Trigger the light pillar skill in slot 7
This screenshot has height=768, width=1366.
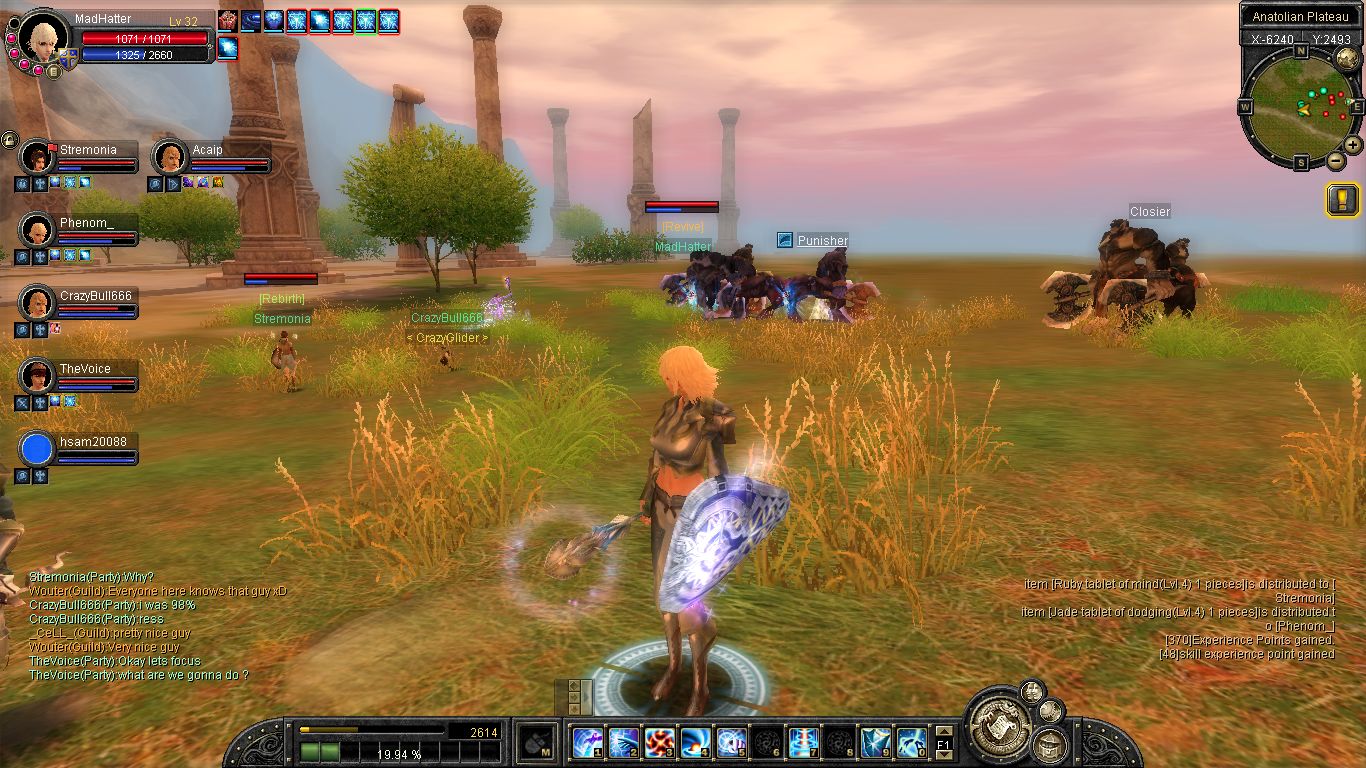pos(803,742)
